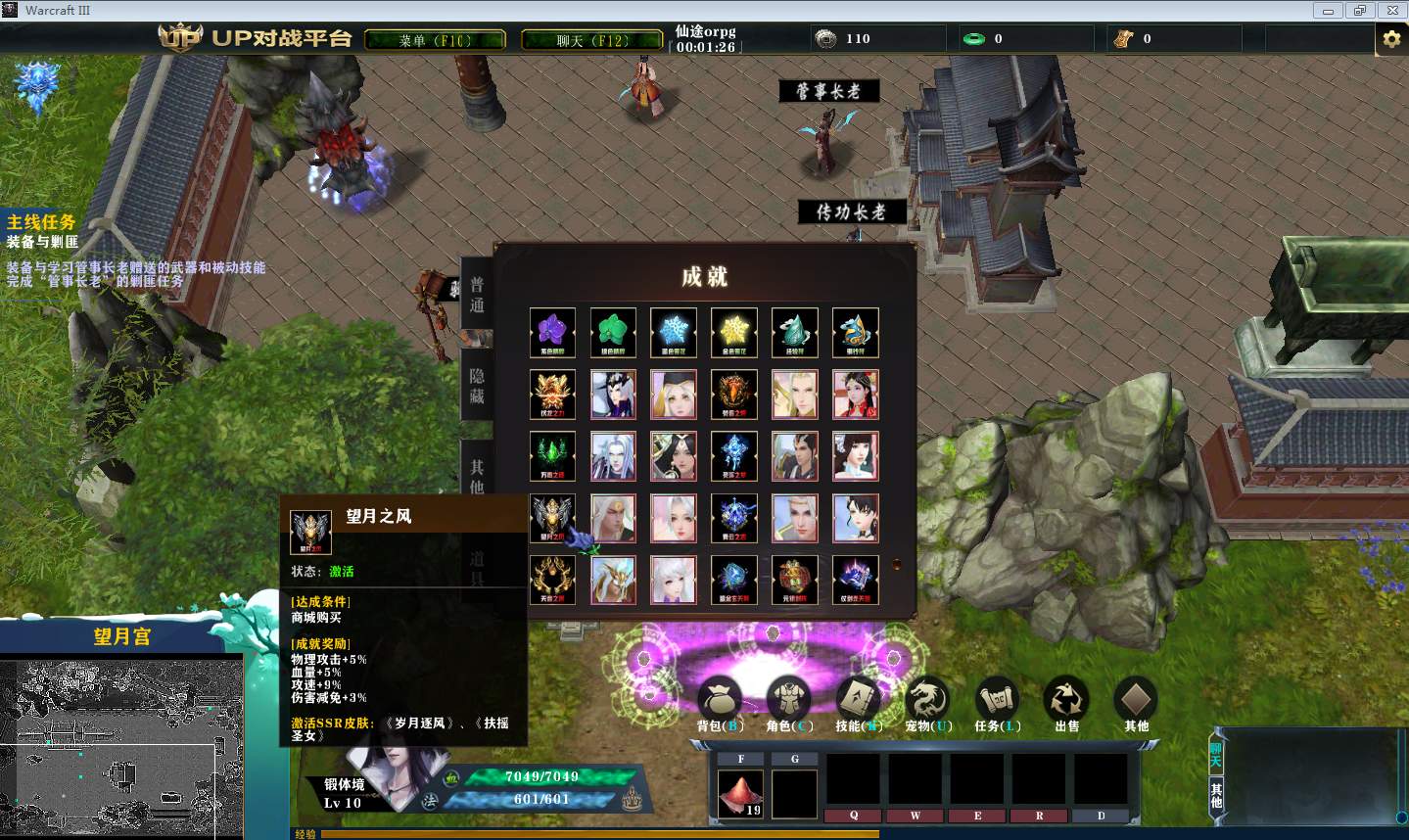Image resolution: width=1409 pixels, height=840 pixels.
Task: Choose the gold snowflake achievement
Action: [x=734, y=333]
